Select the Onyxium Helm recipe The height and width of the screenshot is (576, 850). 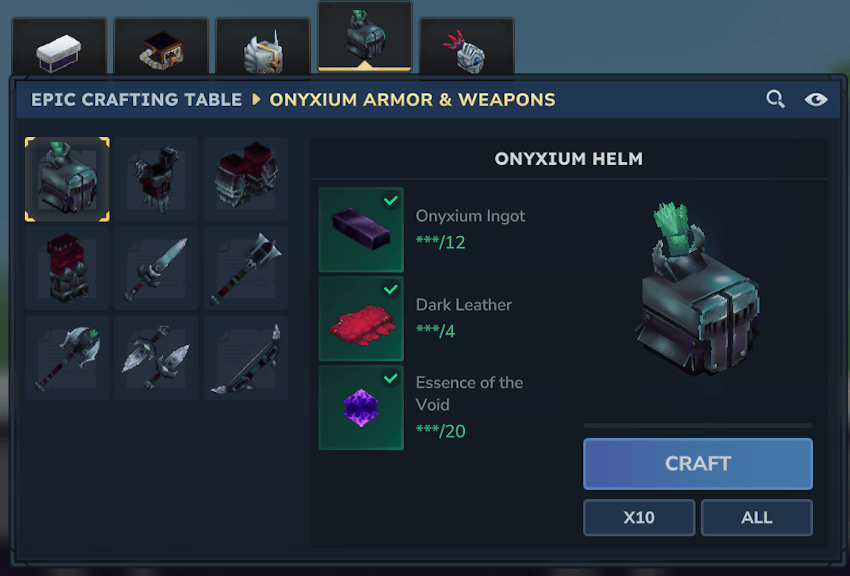[x=67, y=180]
